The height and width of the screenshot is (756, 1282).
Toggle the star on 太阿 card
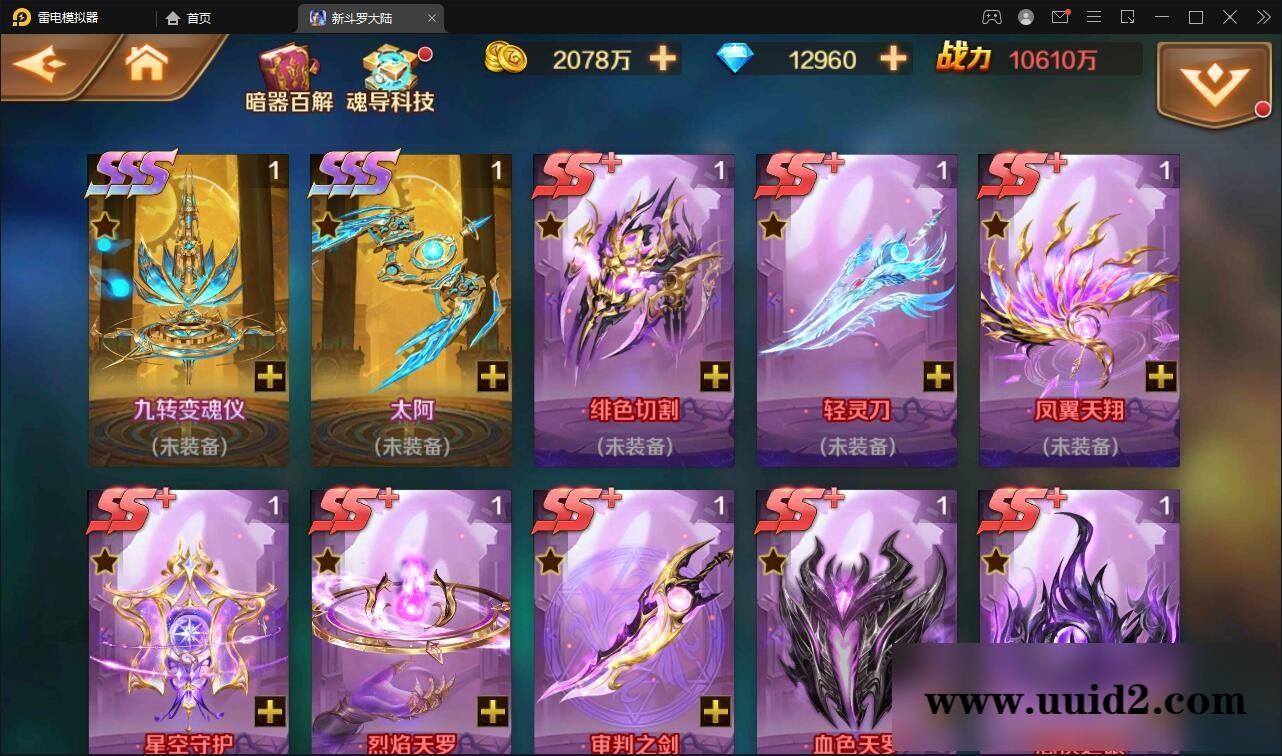tap(326, 224)
